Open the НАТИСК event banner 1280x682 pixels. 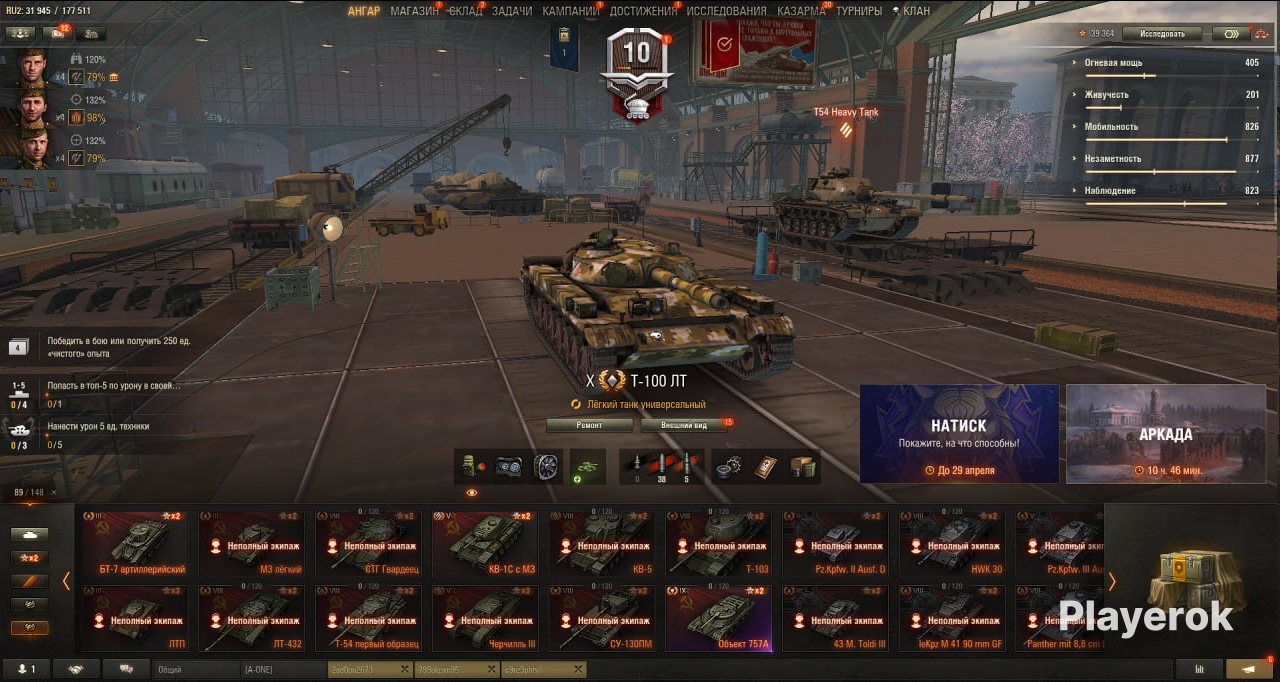(959, 434)
